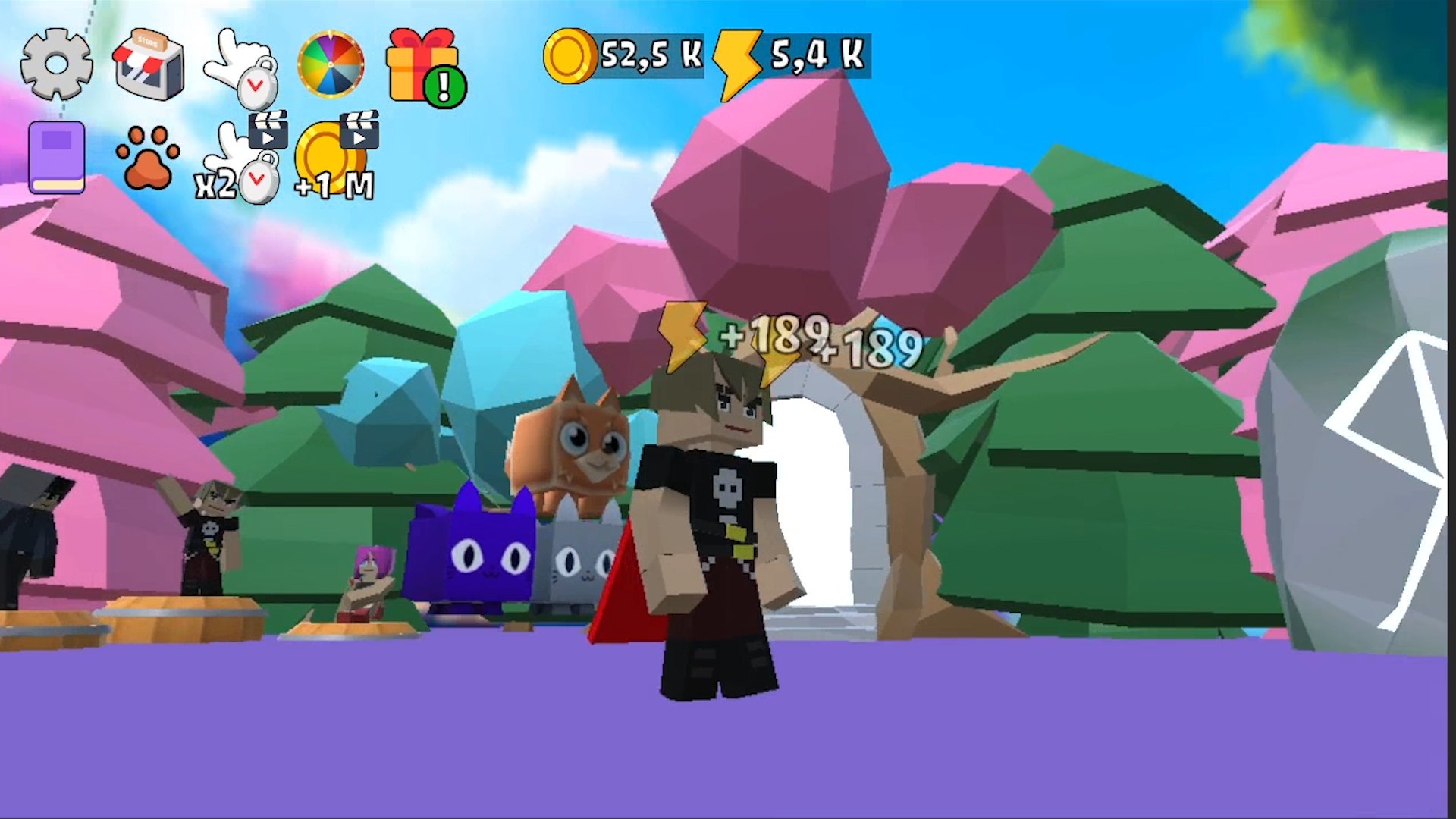Click the lightning energy counter showing 5,4 K

click(789, 55)
